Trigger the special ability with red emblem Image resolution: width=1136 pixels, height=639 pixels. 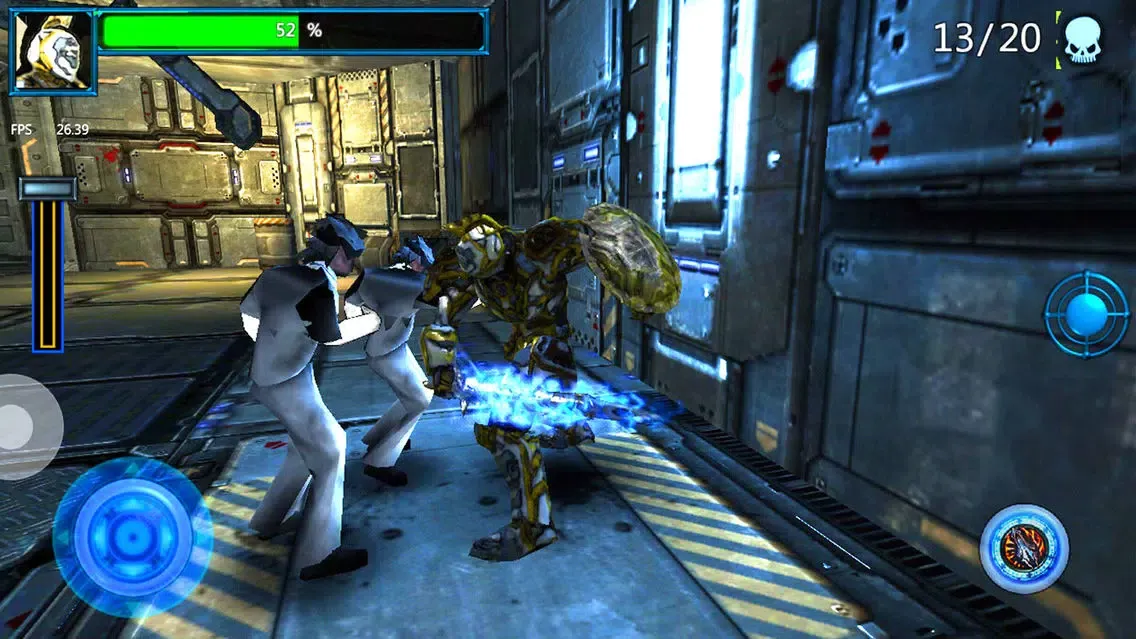[x=1024, y=548]
